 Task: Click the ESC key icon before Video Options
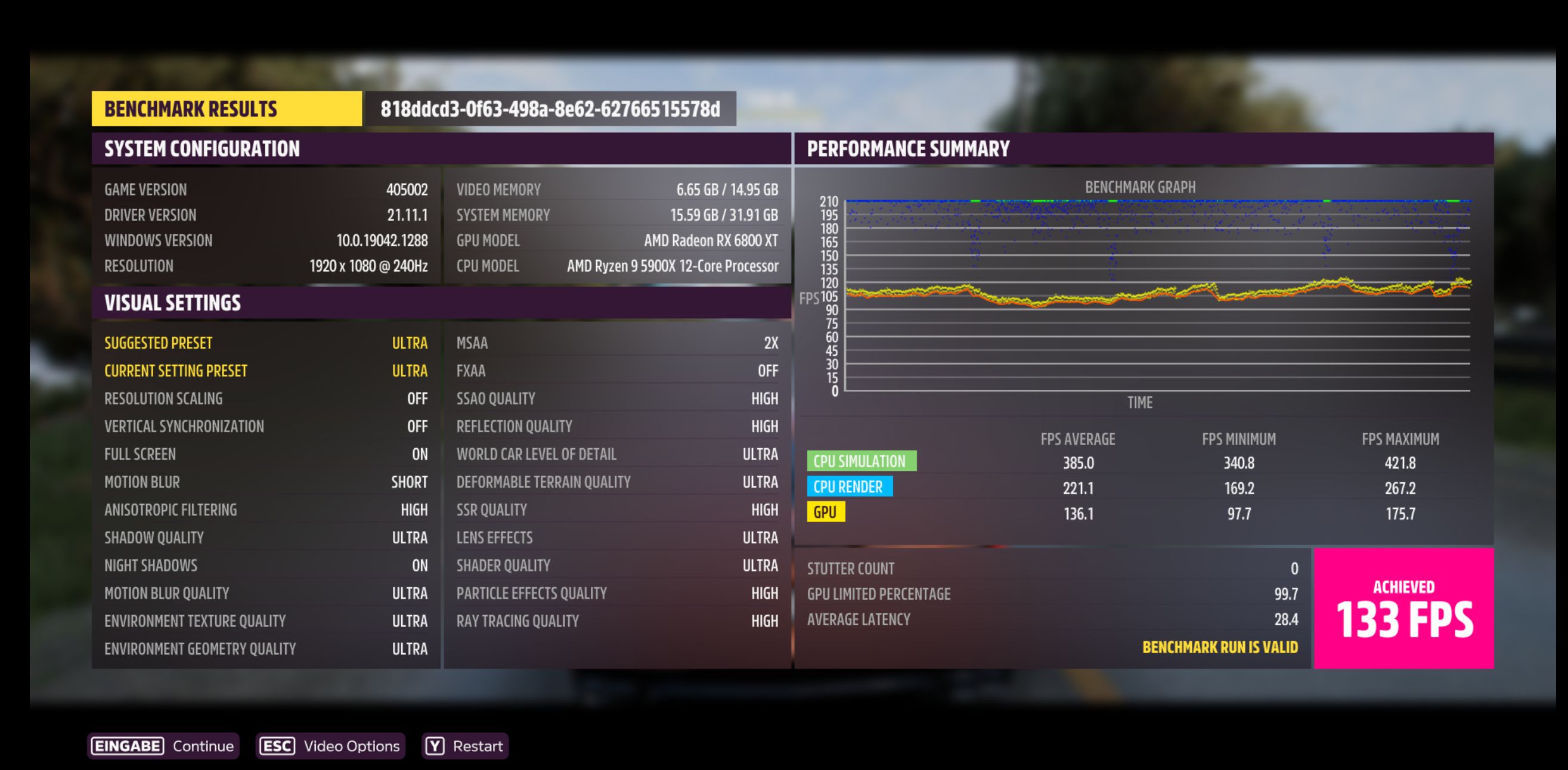(x=279, y=745)
